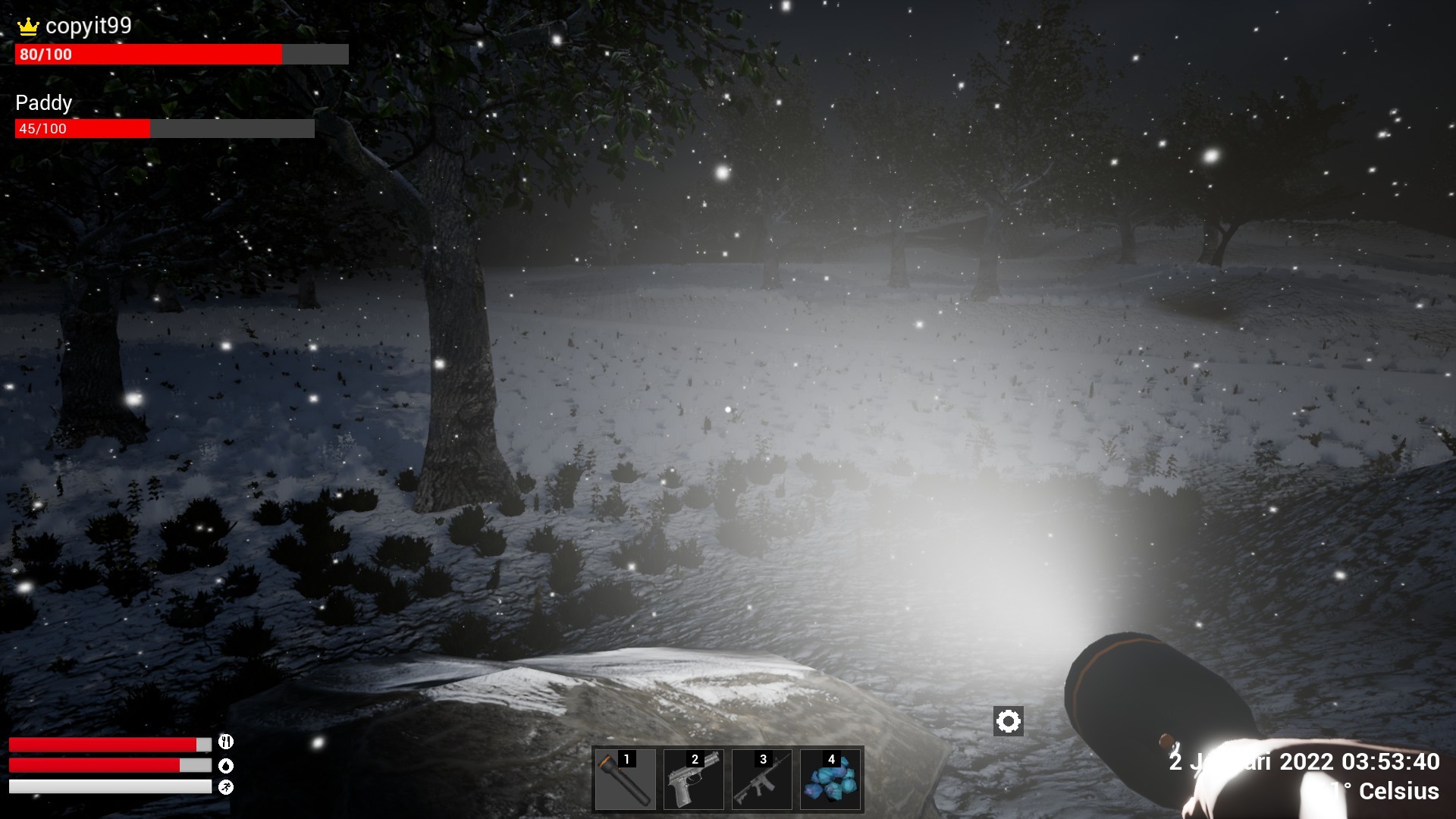Collapse the hotbar item panel

click(728, 779)
